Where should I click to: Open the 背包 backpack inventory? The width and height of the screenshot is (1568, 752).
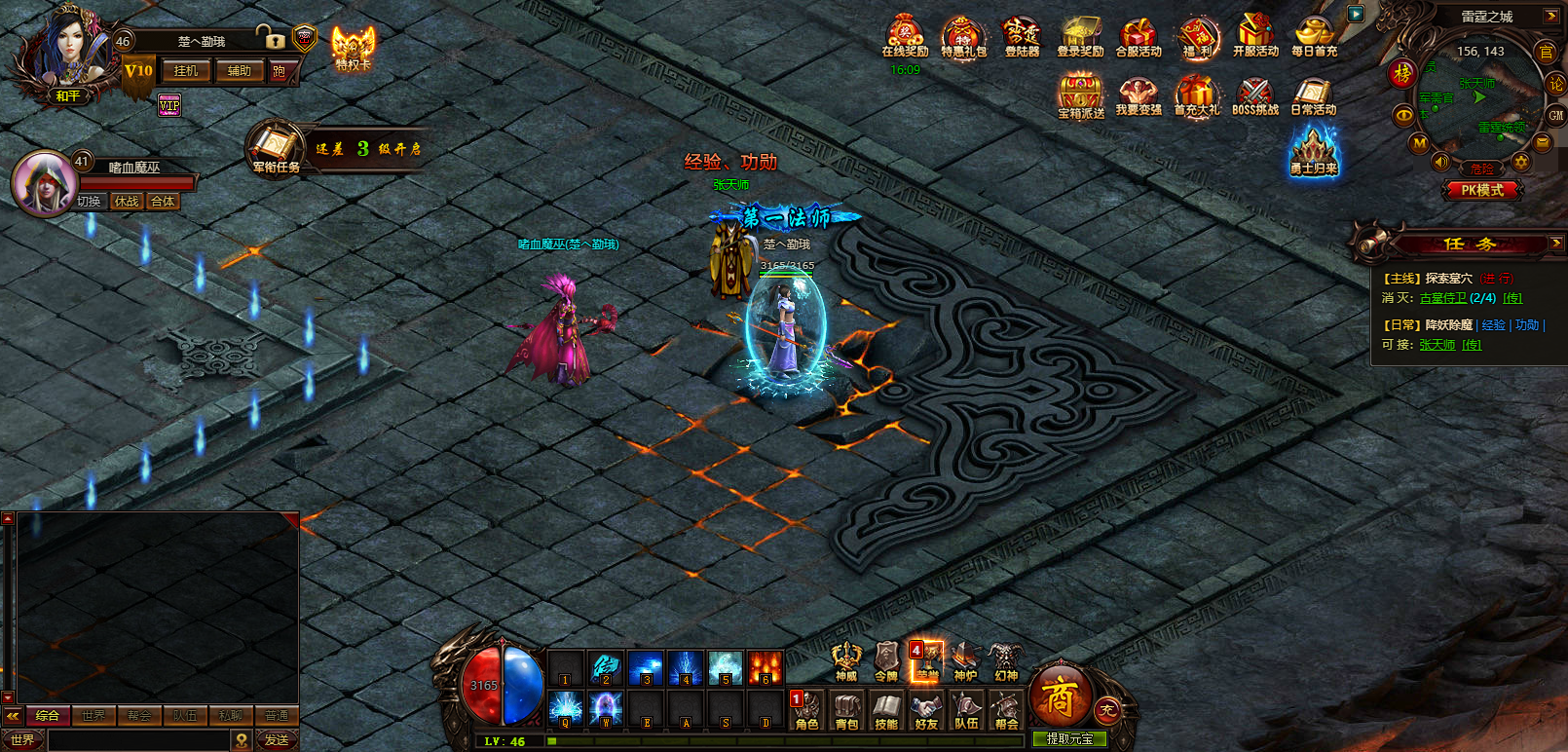(846, 710)
